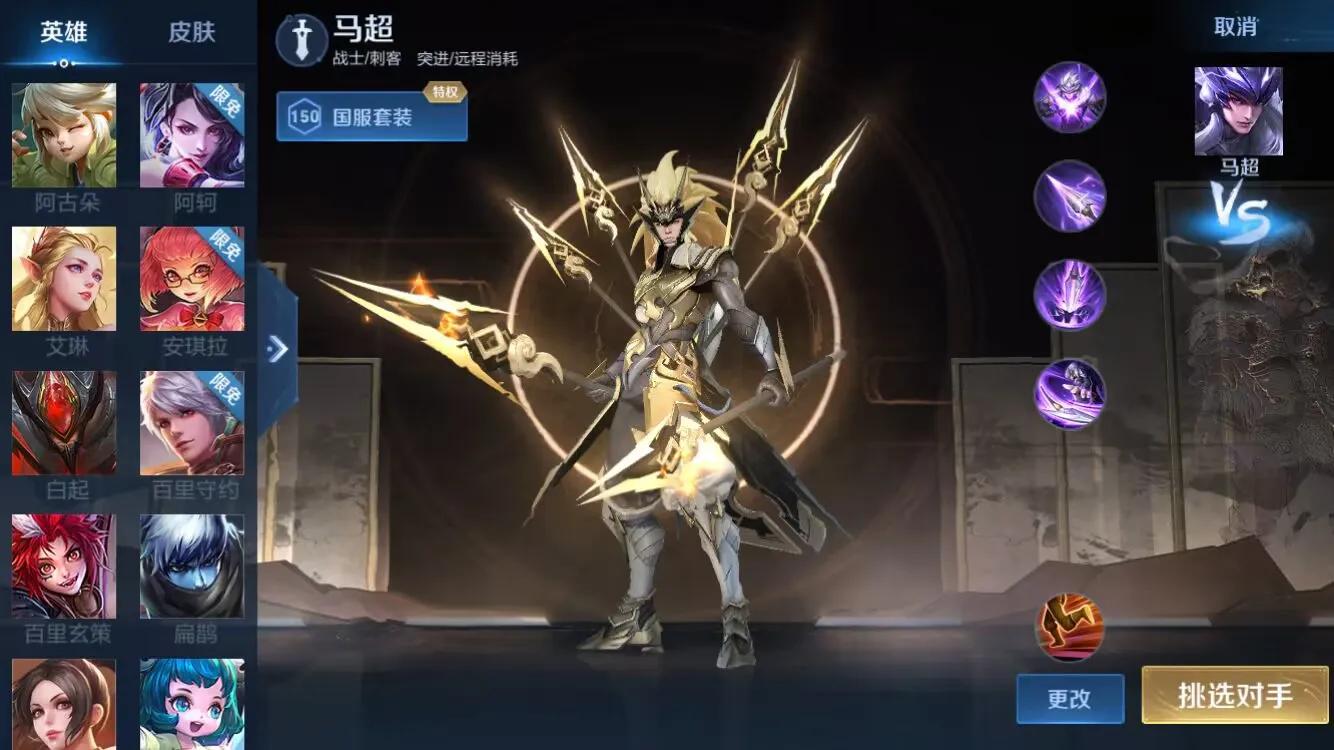1334x750 pixels.
Task: Expand the hero list side panel chevron
Action: (277, 350)
